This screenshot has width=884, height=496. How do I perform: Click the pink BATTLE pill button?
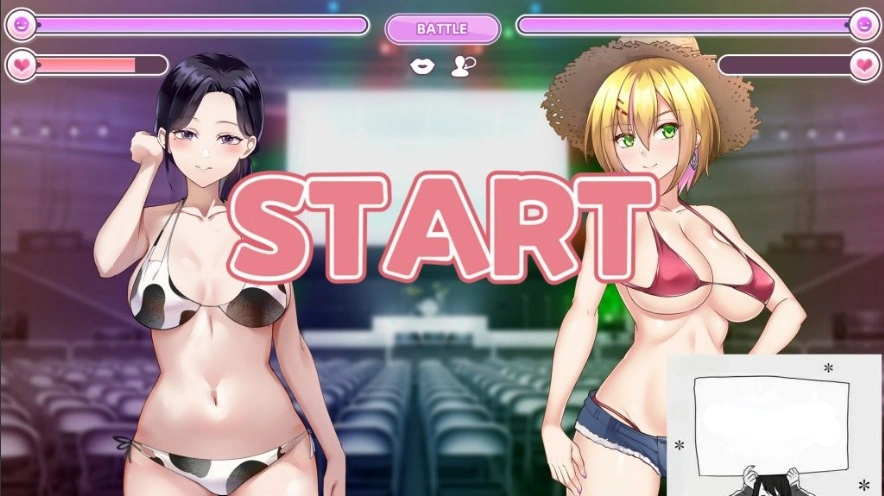point(442,29)
